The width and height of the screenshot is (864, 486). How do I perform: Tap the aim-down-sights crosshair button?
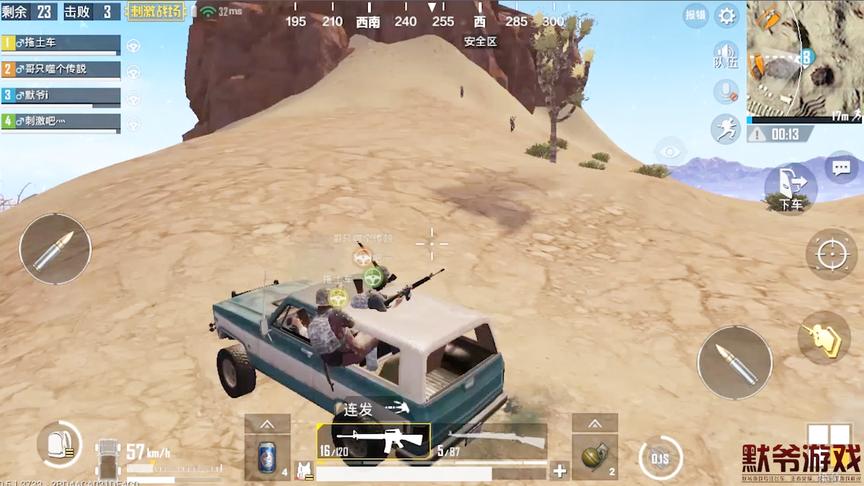coord(831,254)
